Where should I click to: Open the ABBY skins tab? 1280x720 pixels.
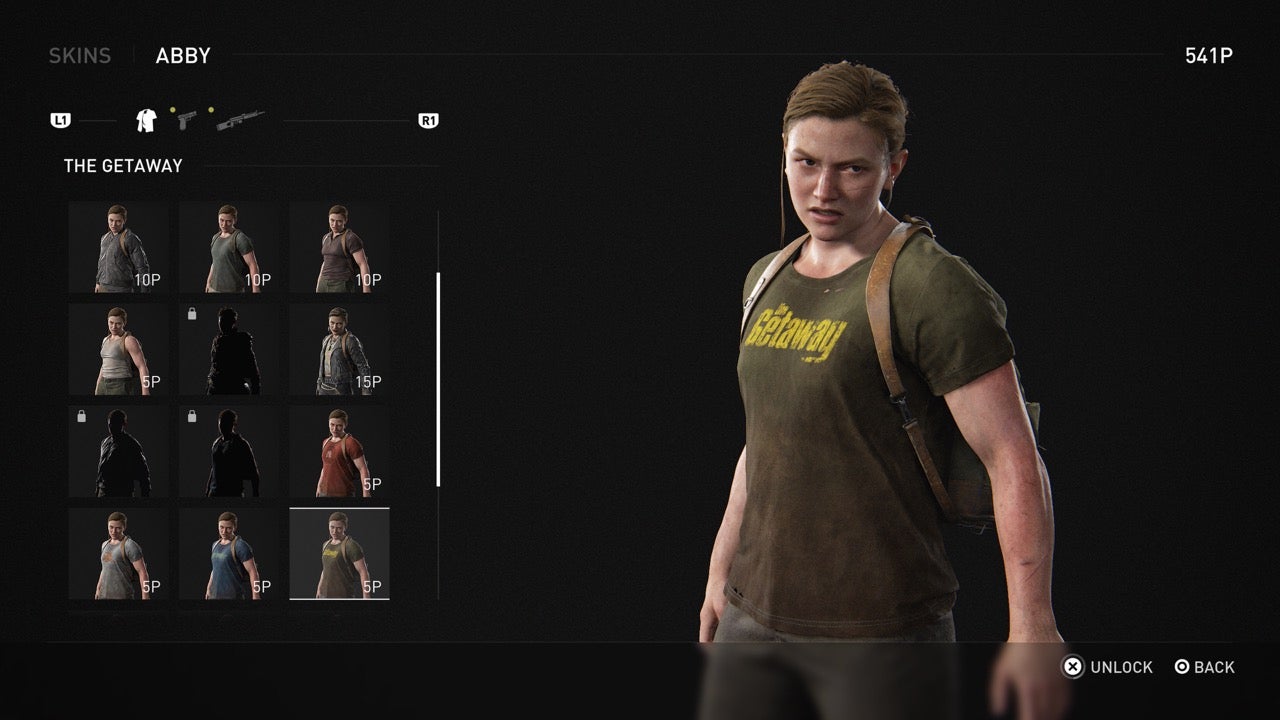coord(180,55)
